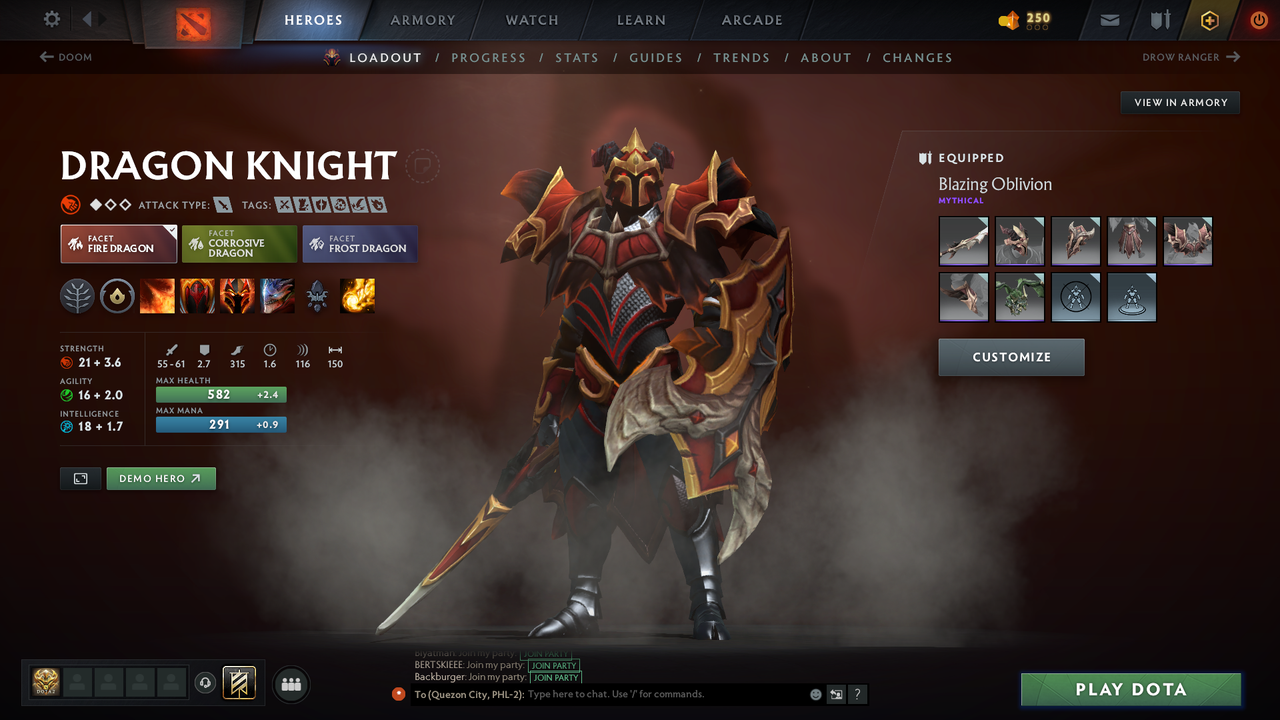Select the dragon weapon item thumbnail

point(963,241)
